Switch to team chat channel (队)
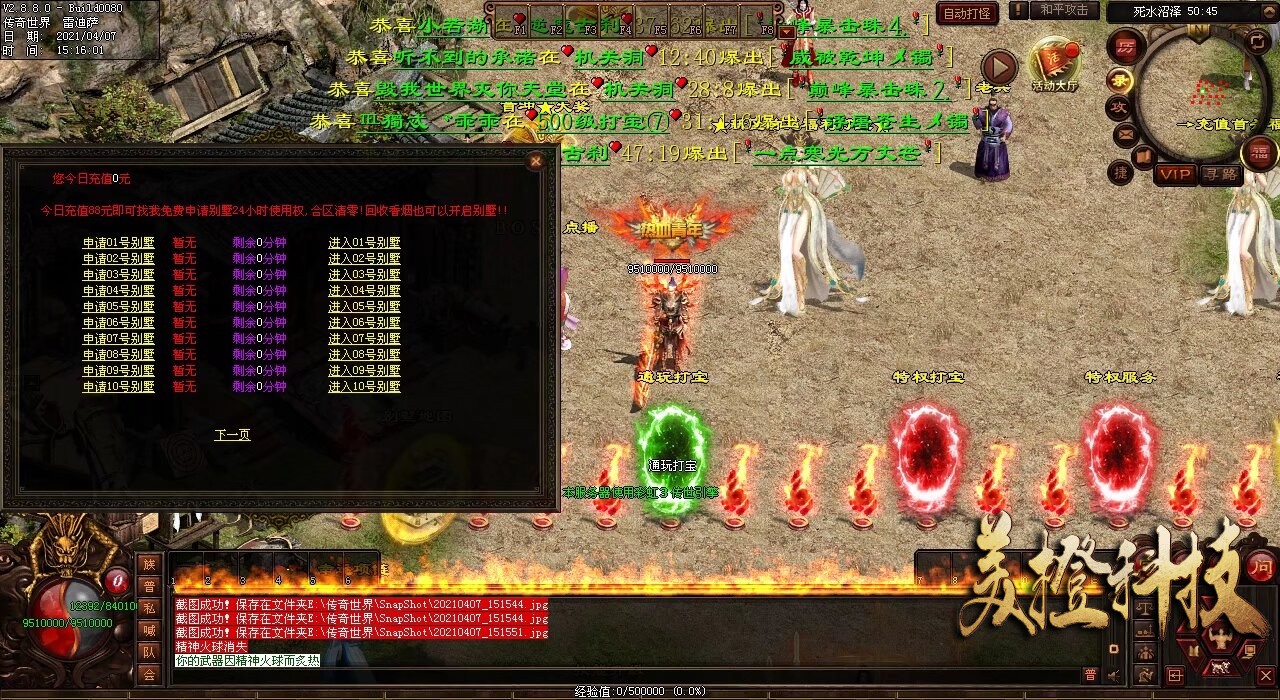 (x=149, y=652)
